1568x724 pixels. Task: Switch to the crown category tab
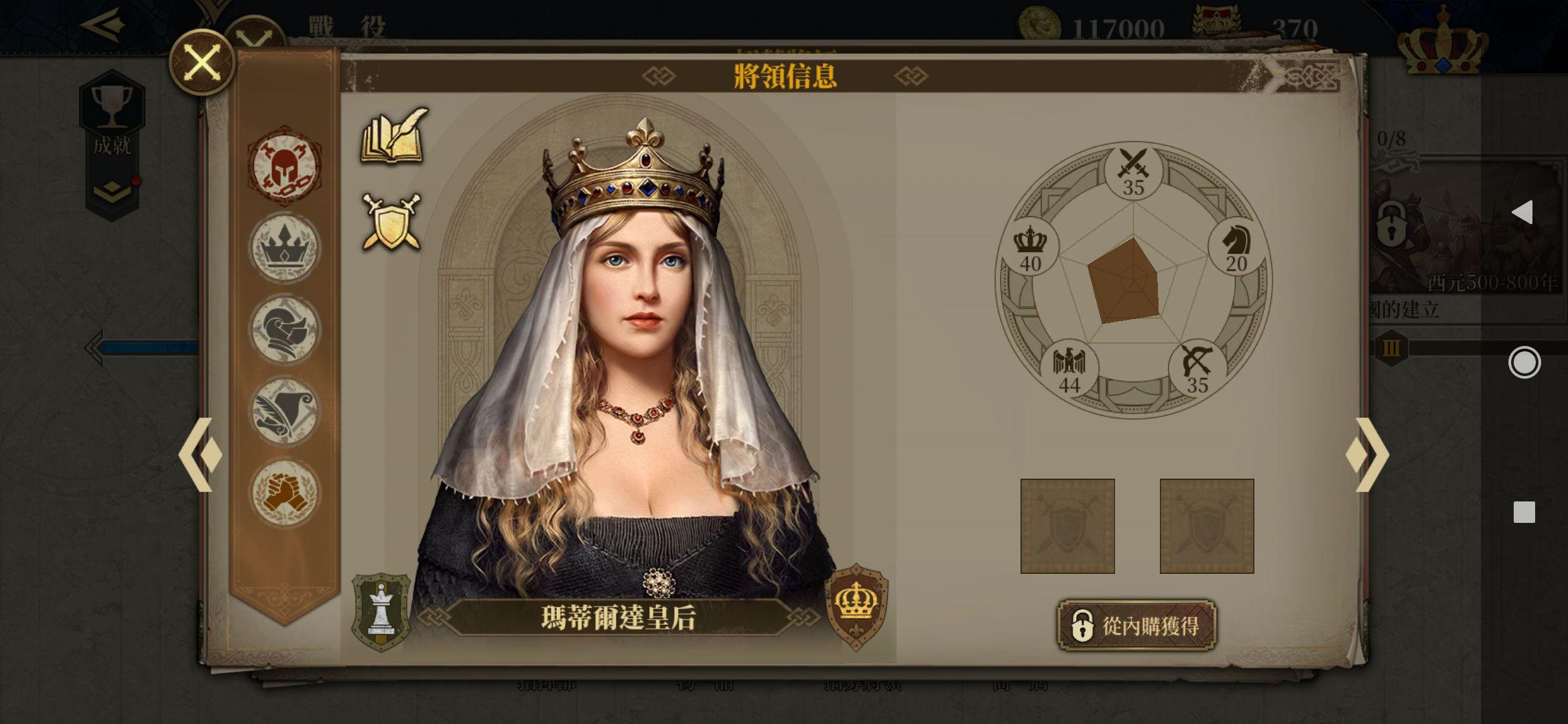285,247
